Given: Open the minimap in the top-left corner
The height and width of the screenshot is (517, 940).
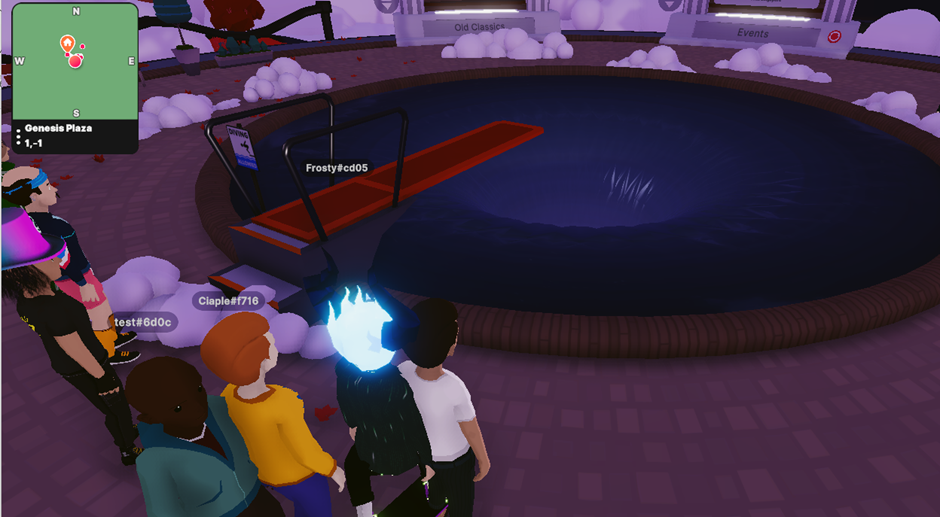Looking at the screenshot, I should [x=75, y=62].
